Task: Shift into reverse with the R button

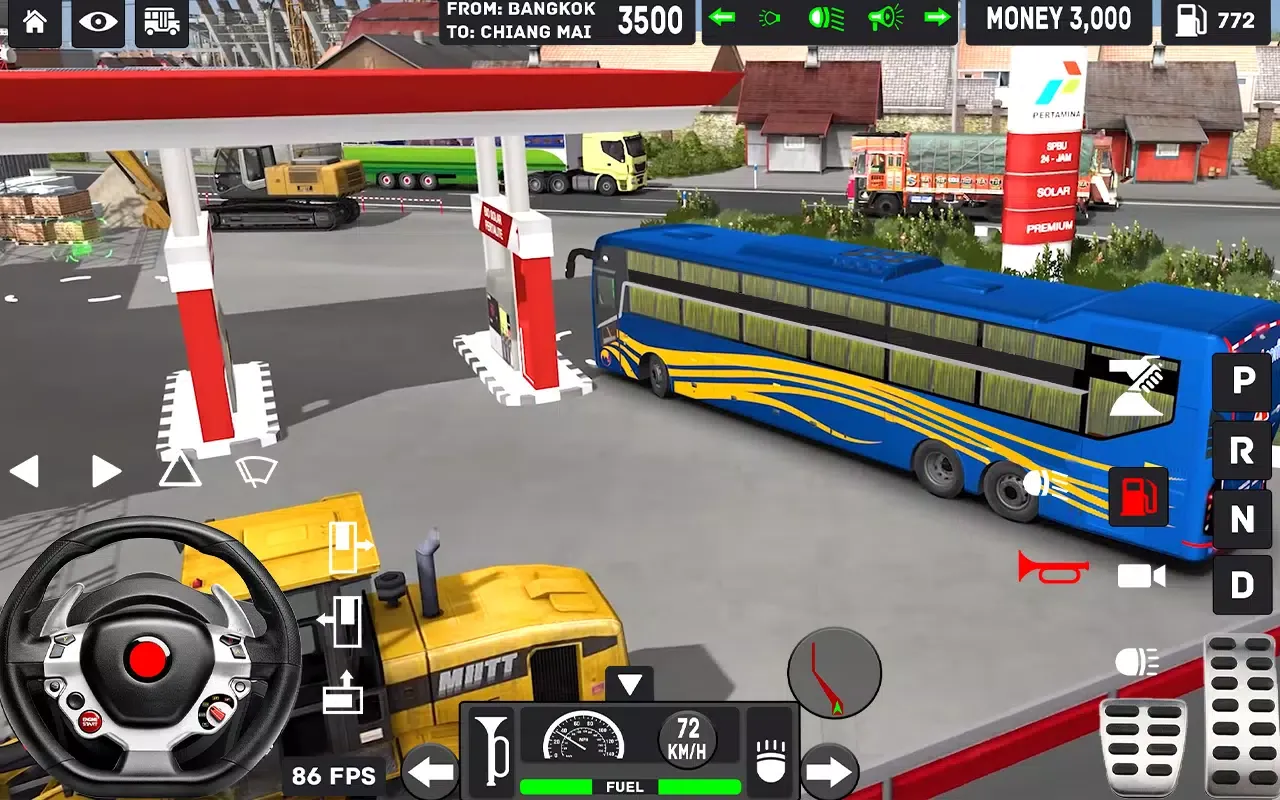Action: (x=1242, y=451)
